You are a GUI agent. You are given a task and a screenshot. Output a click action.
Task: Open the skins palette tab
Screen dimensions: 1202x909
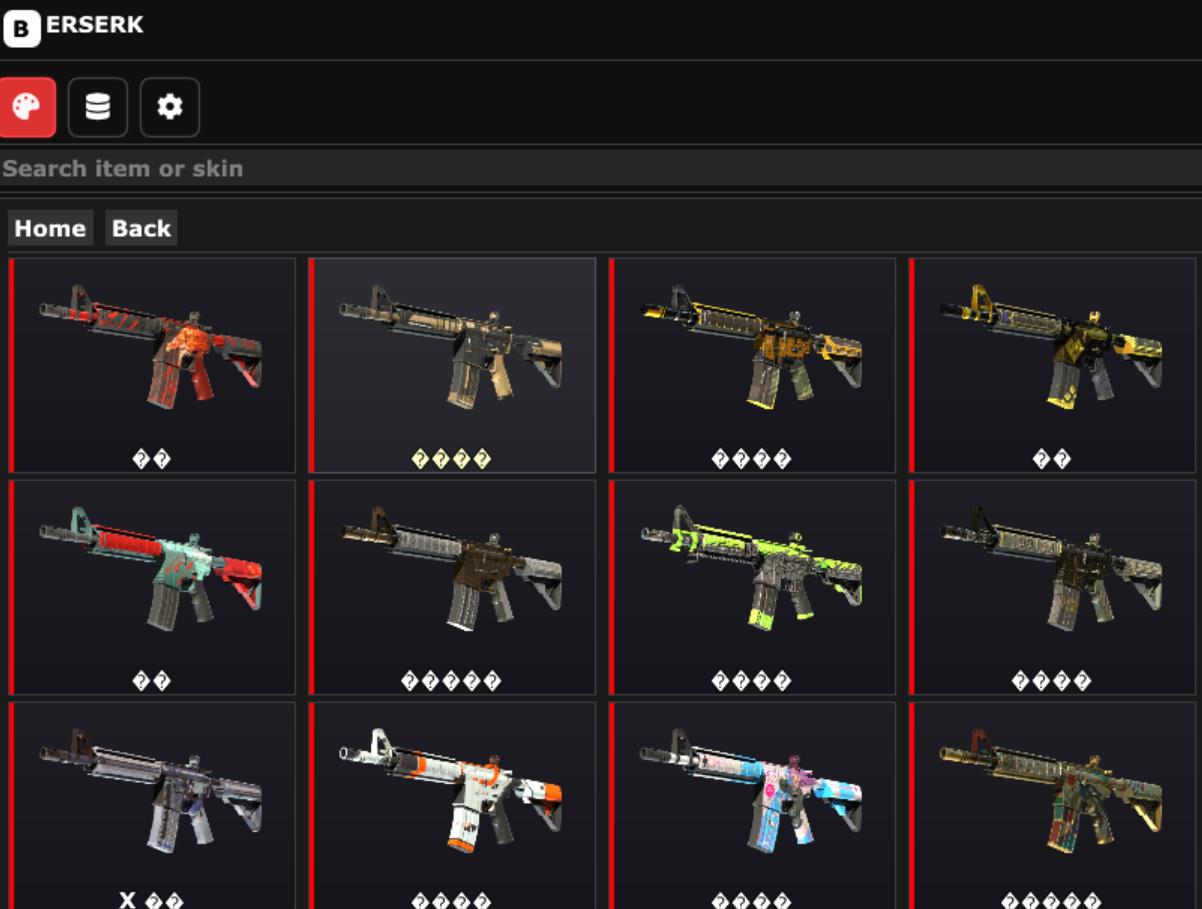click(x=27, y=107)
